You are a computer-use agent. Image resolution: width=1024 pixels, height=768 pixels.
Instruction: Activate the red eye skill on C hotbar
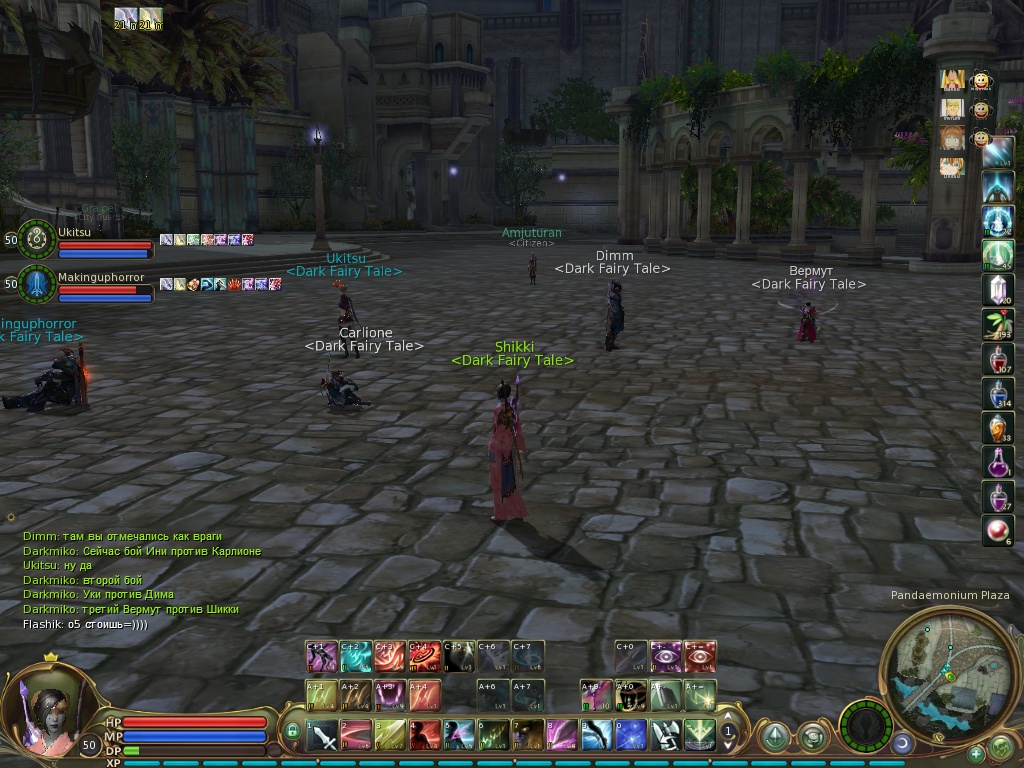(700, 656)
